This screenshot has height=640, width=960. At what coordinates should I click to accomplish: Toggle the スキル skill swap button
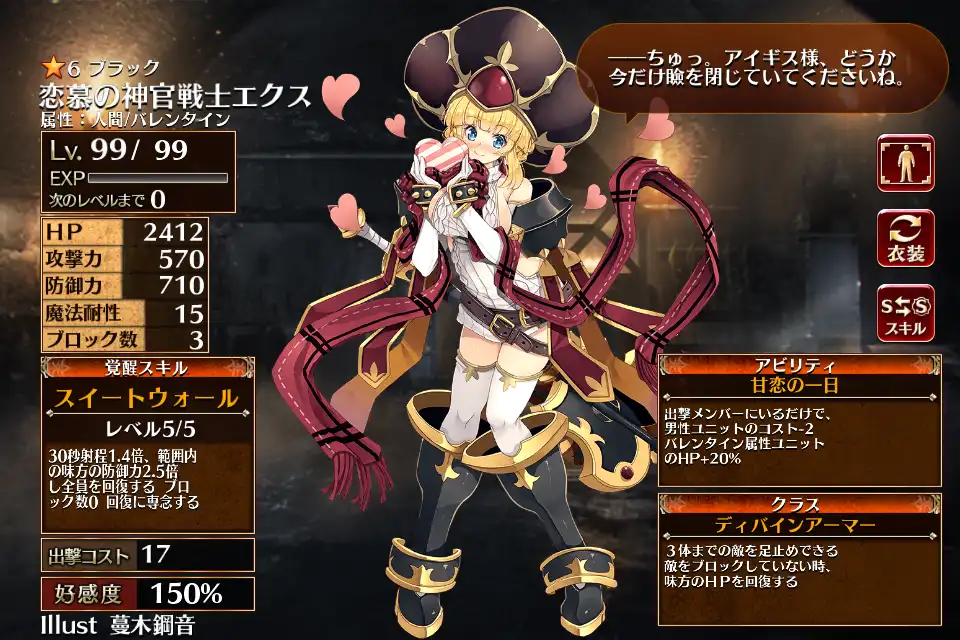905,312
